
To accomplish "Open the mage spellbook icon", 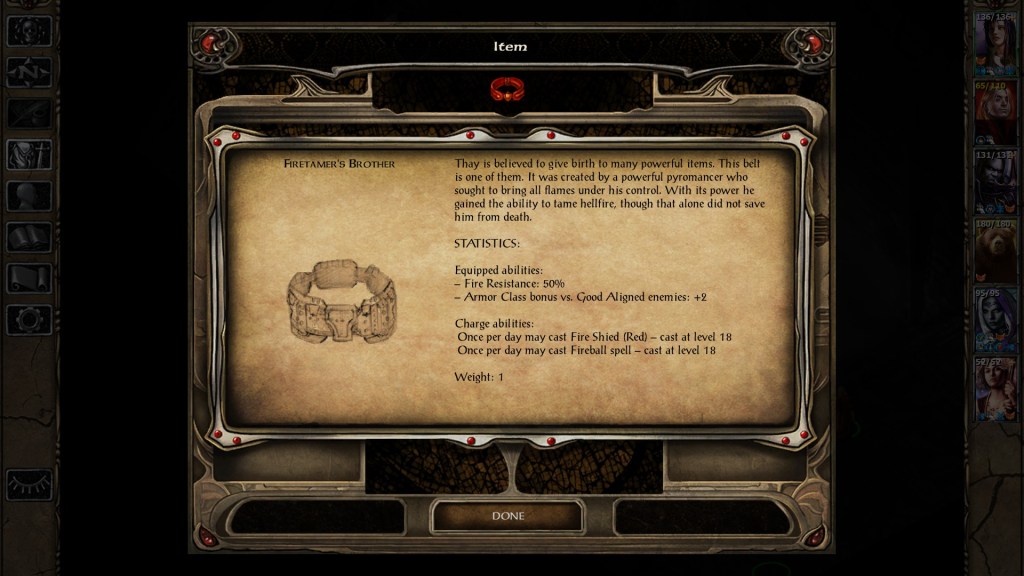I will tap(28, 237).
